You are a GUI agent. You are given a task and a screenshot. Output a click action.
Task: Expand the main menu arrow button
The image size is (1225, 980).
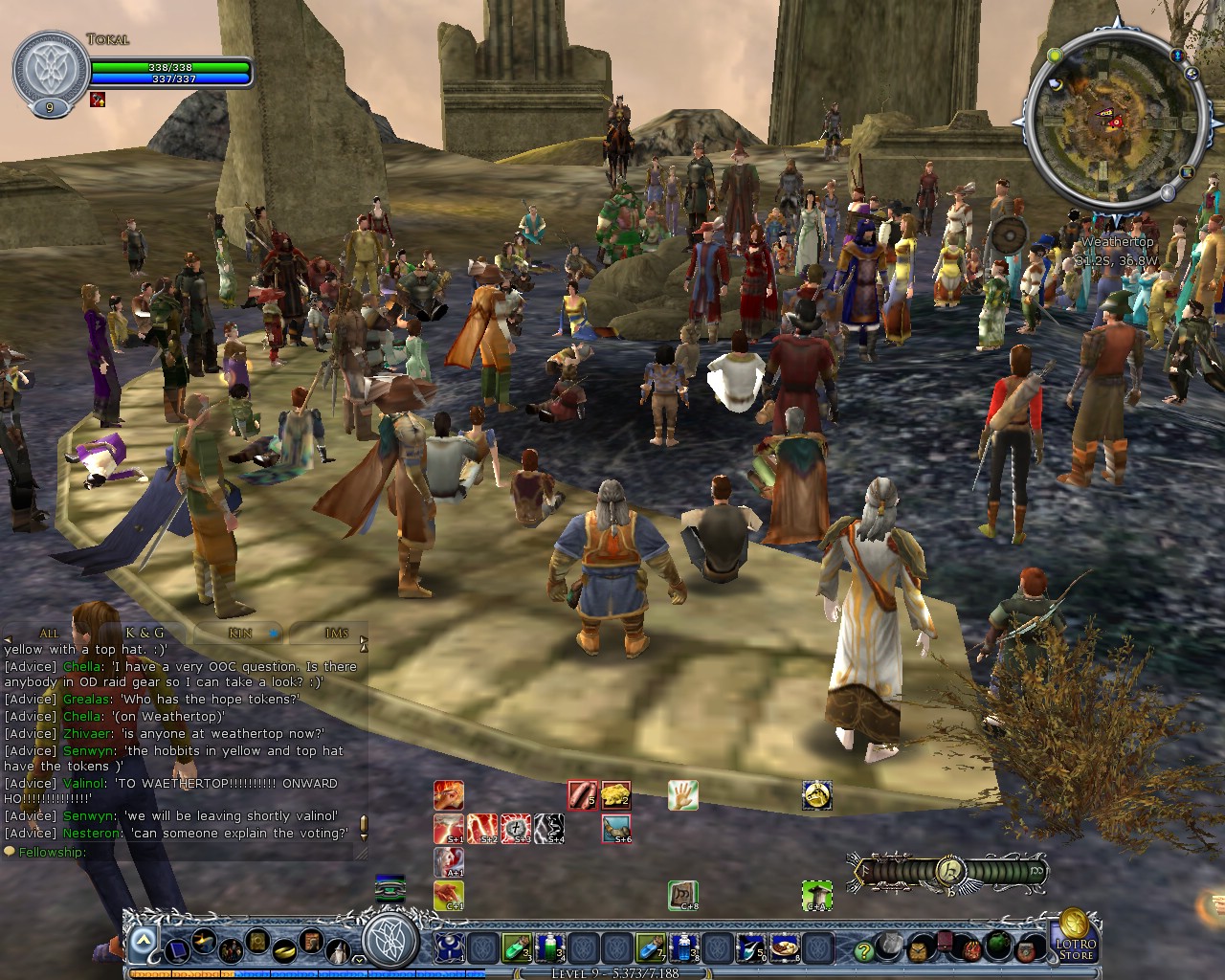[142, 943]
